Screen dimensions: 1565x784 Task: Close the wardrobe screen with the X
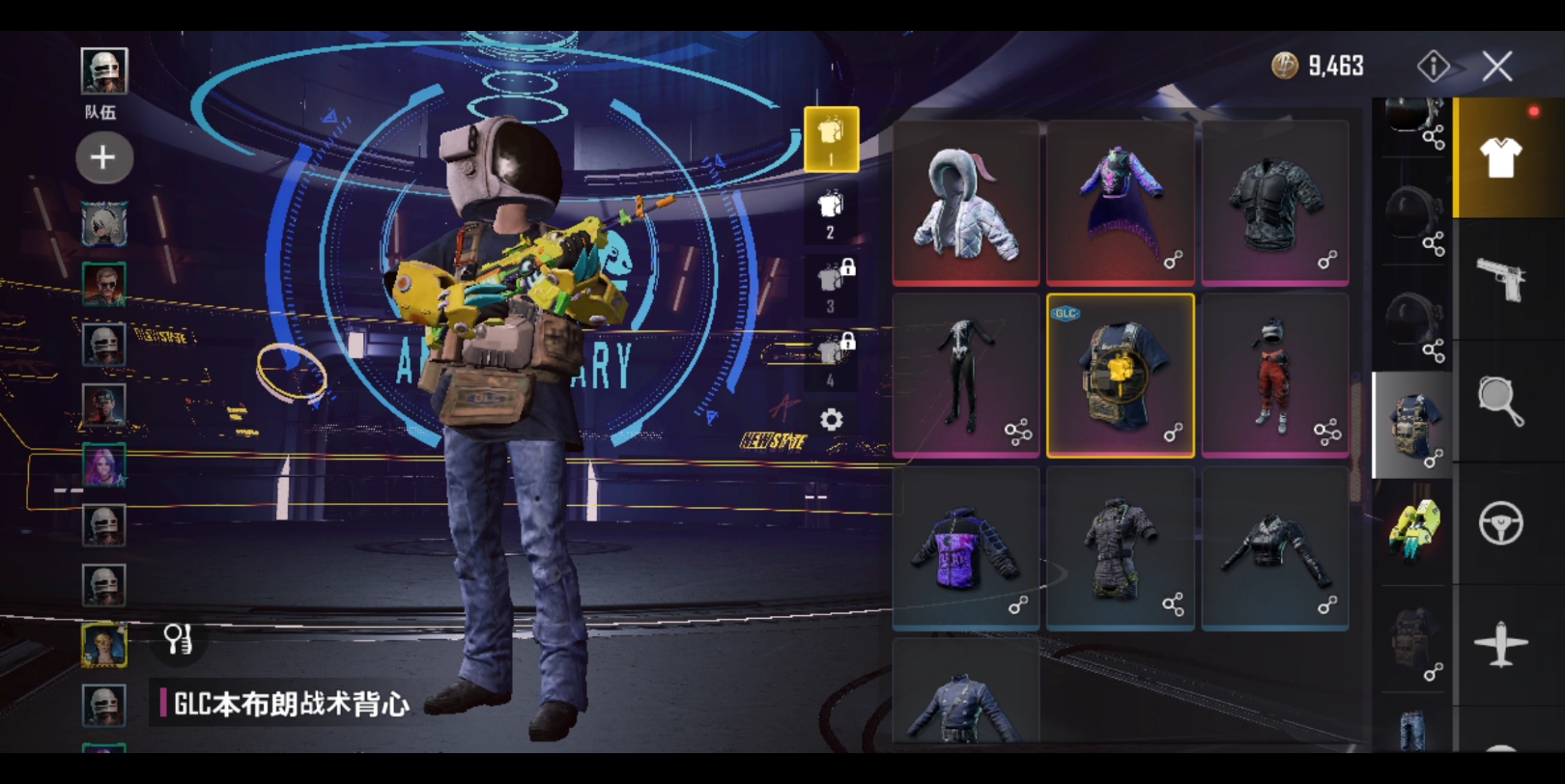pyautogui.click(x=1496, y=67)
